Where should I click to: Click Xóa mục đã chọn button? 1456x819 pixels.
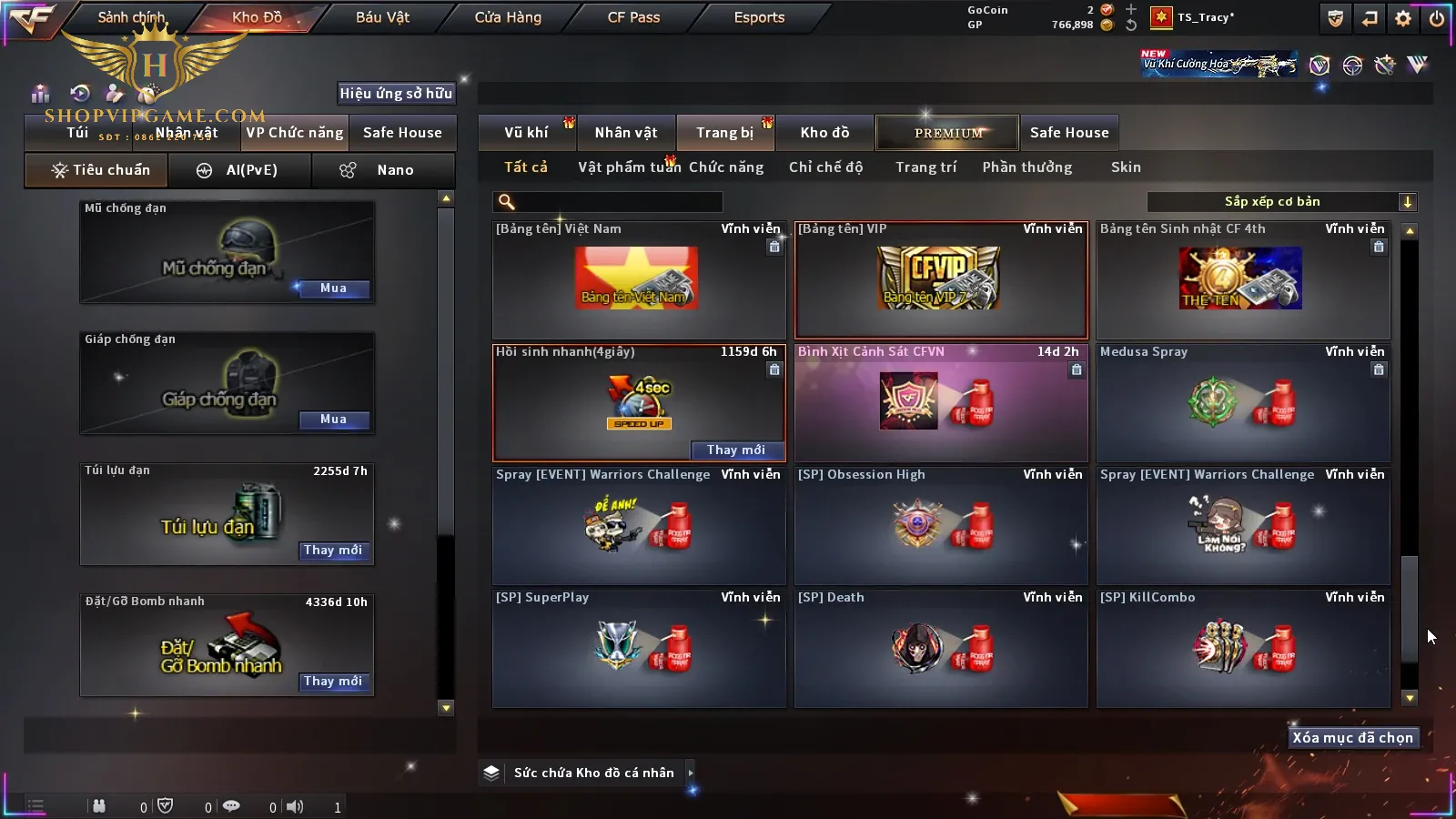[1352, 738]
